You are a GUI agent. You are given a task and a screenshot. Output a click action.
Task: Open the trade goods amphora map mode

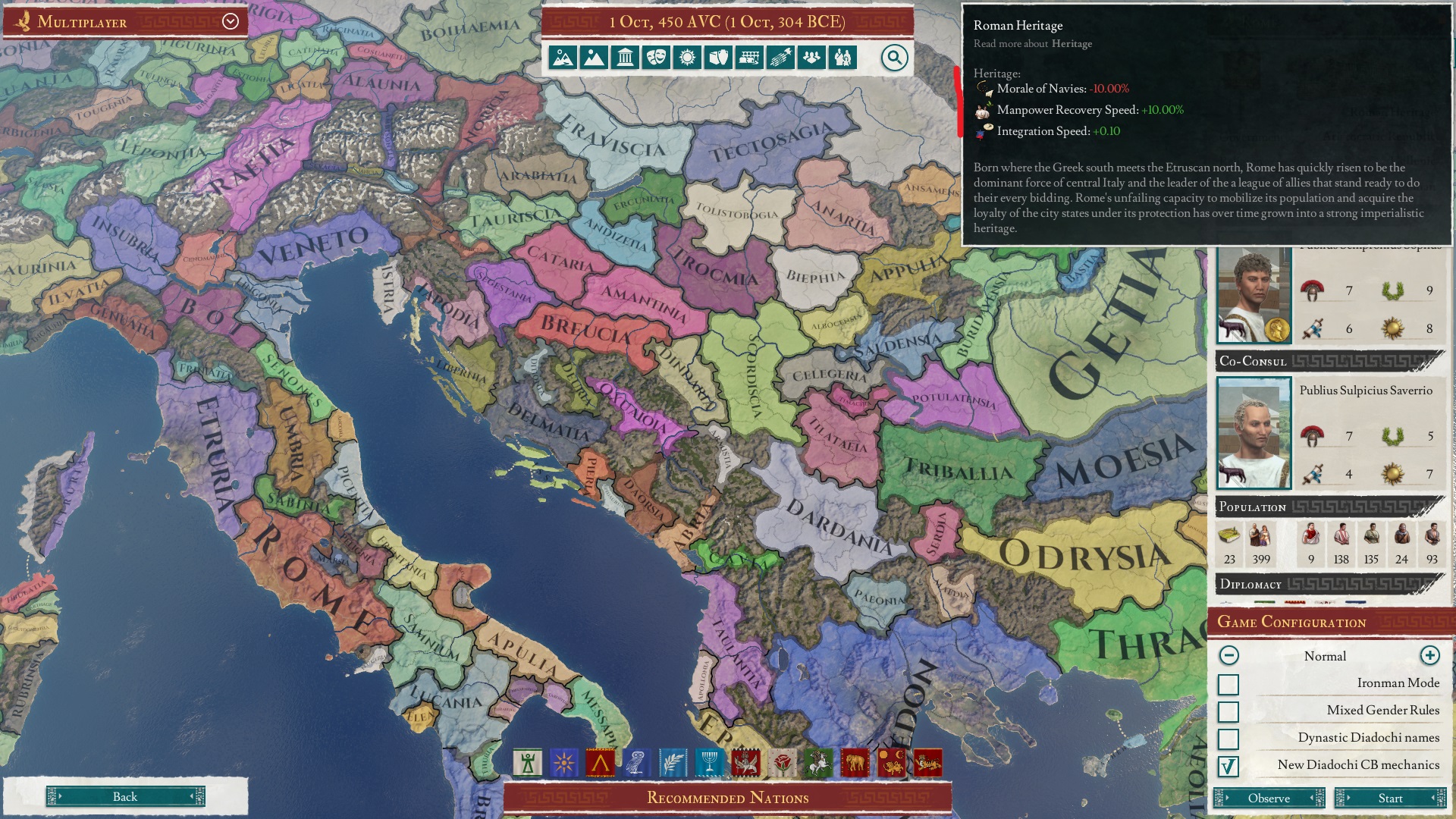tap(719, 57)
